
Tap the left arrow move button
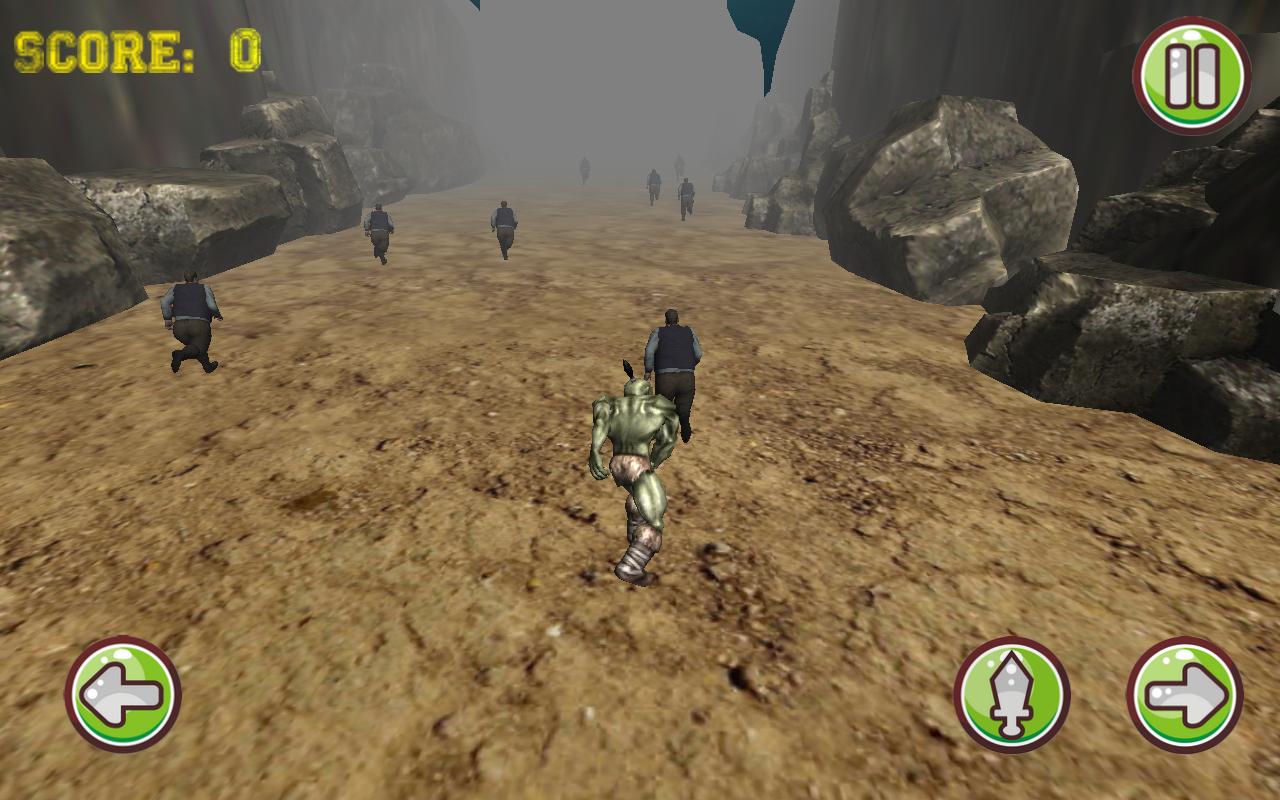[x=122, y=694]
